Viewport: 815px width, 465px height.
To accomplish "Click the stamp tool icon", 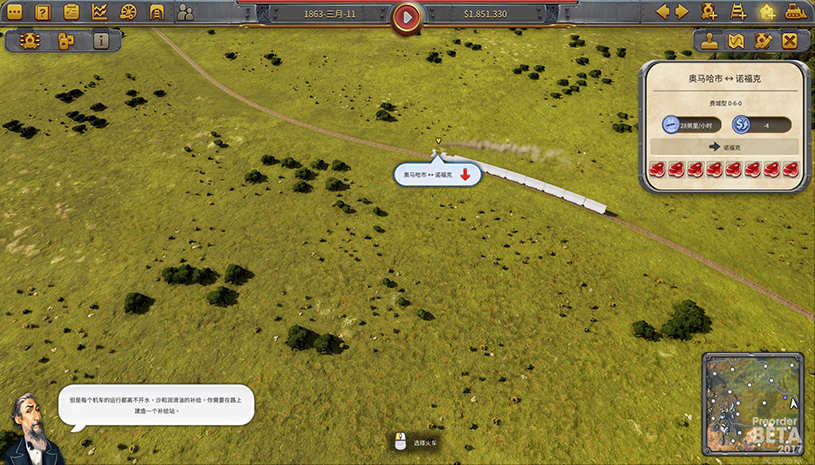I will [x=709, y=41].
